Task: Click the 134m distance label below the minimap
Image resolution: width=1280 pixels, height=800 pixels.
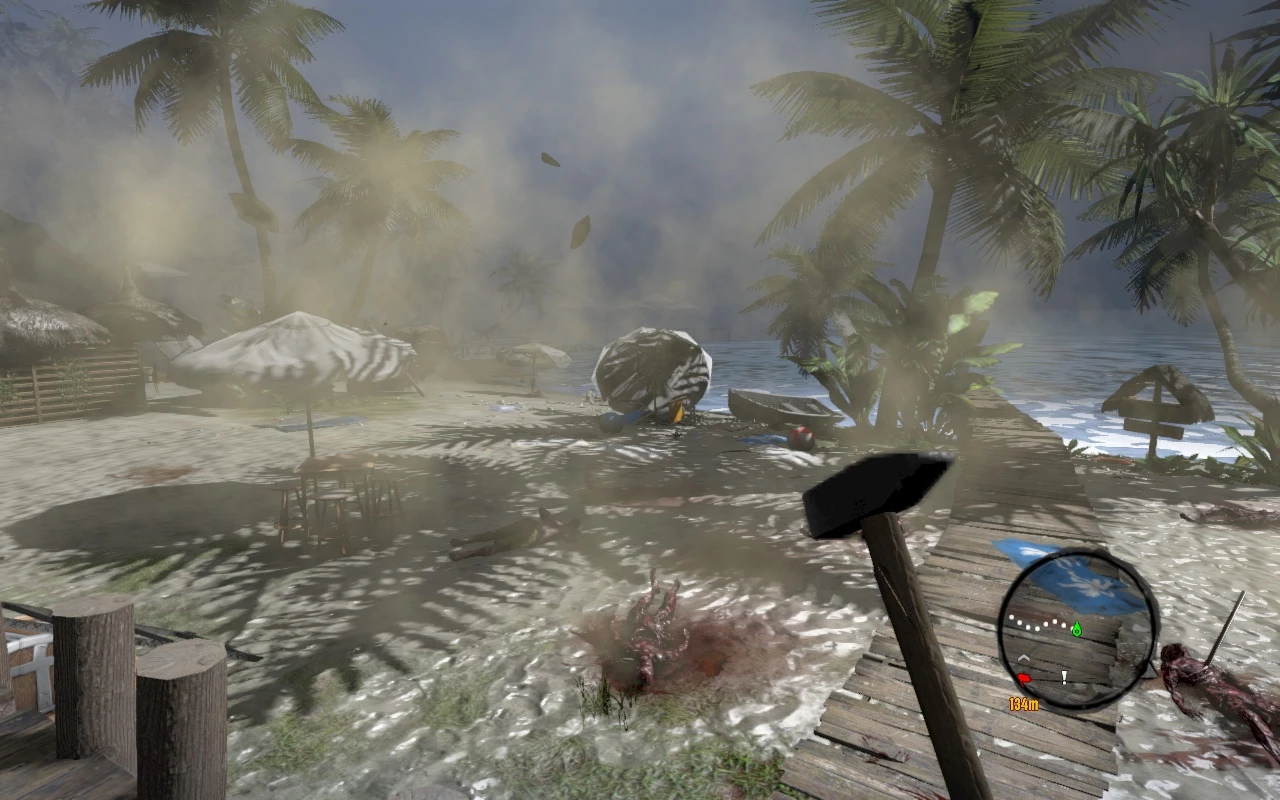Action: (x=1024, y=703)
